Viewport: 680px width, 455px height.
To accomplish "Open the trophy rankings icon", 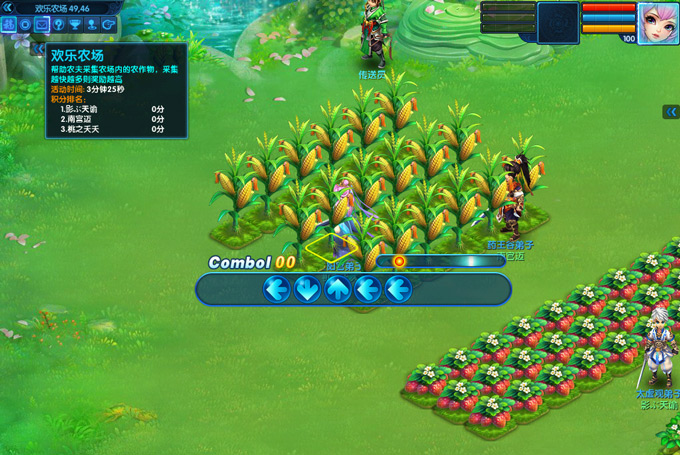I will click(75, 23).
